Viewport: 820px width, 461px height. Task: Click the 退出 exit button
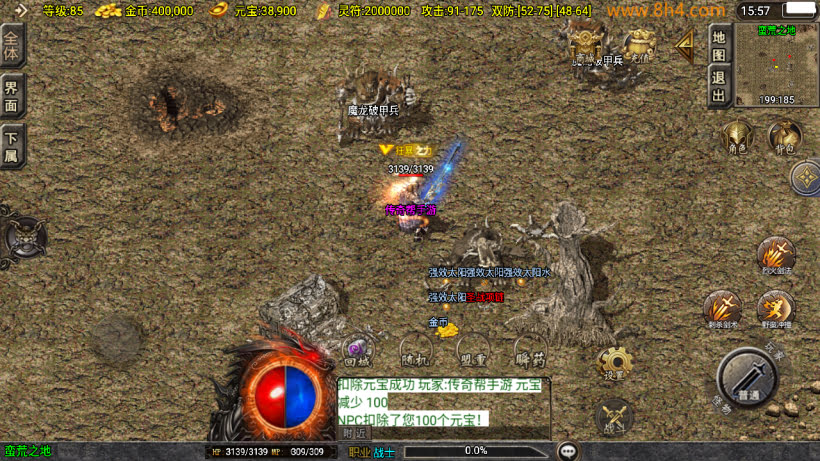pos(718,86)
